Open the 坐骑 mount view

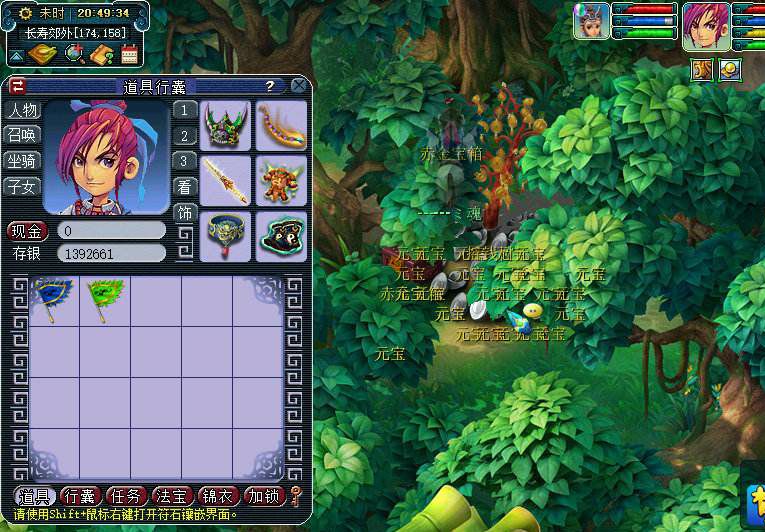22,160
